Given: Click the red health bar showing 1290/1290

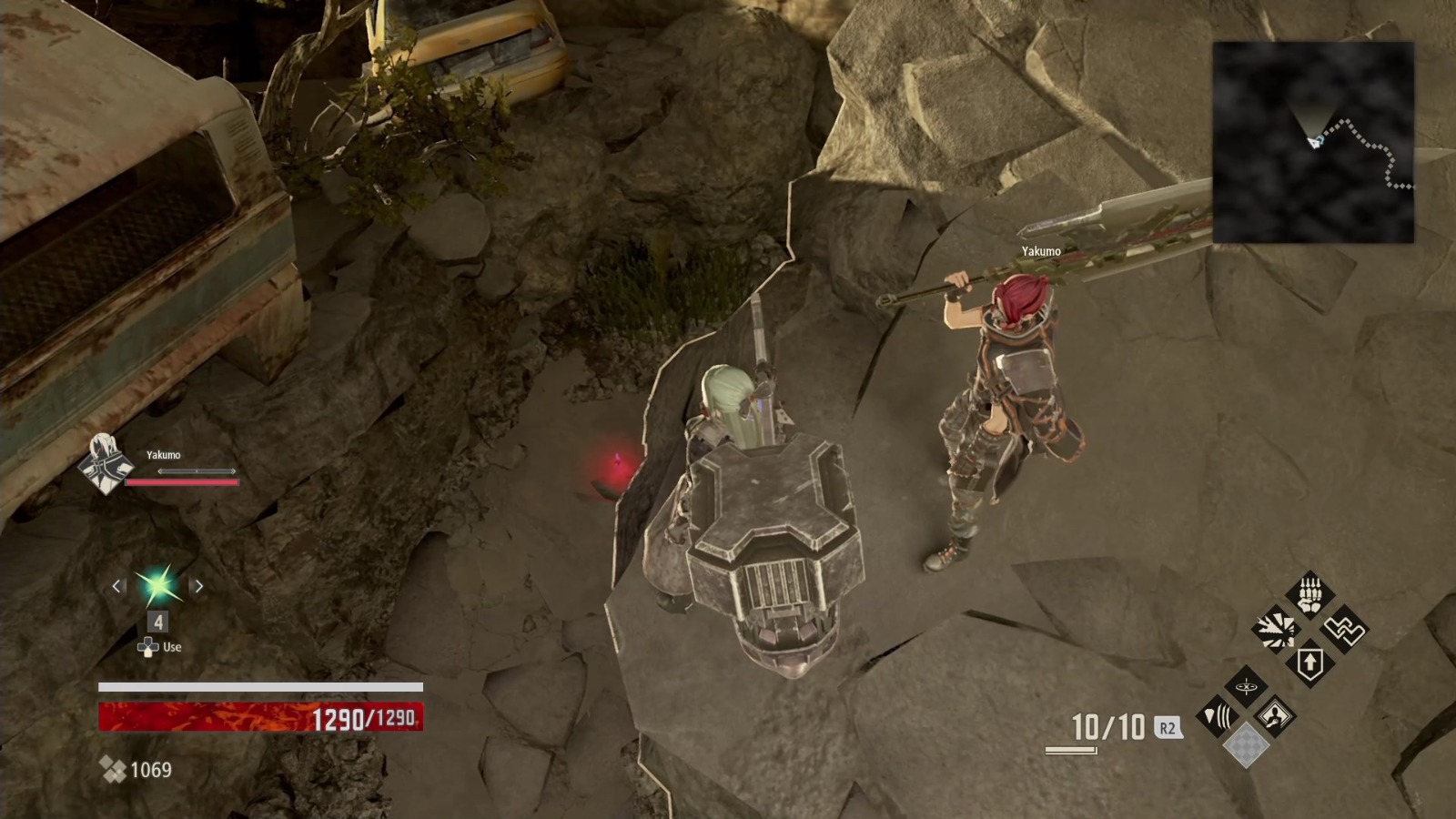Looking at the screenshot, I should [259, 718].
